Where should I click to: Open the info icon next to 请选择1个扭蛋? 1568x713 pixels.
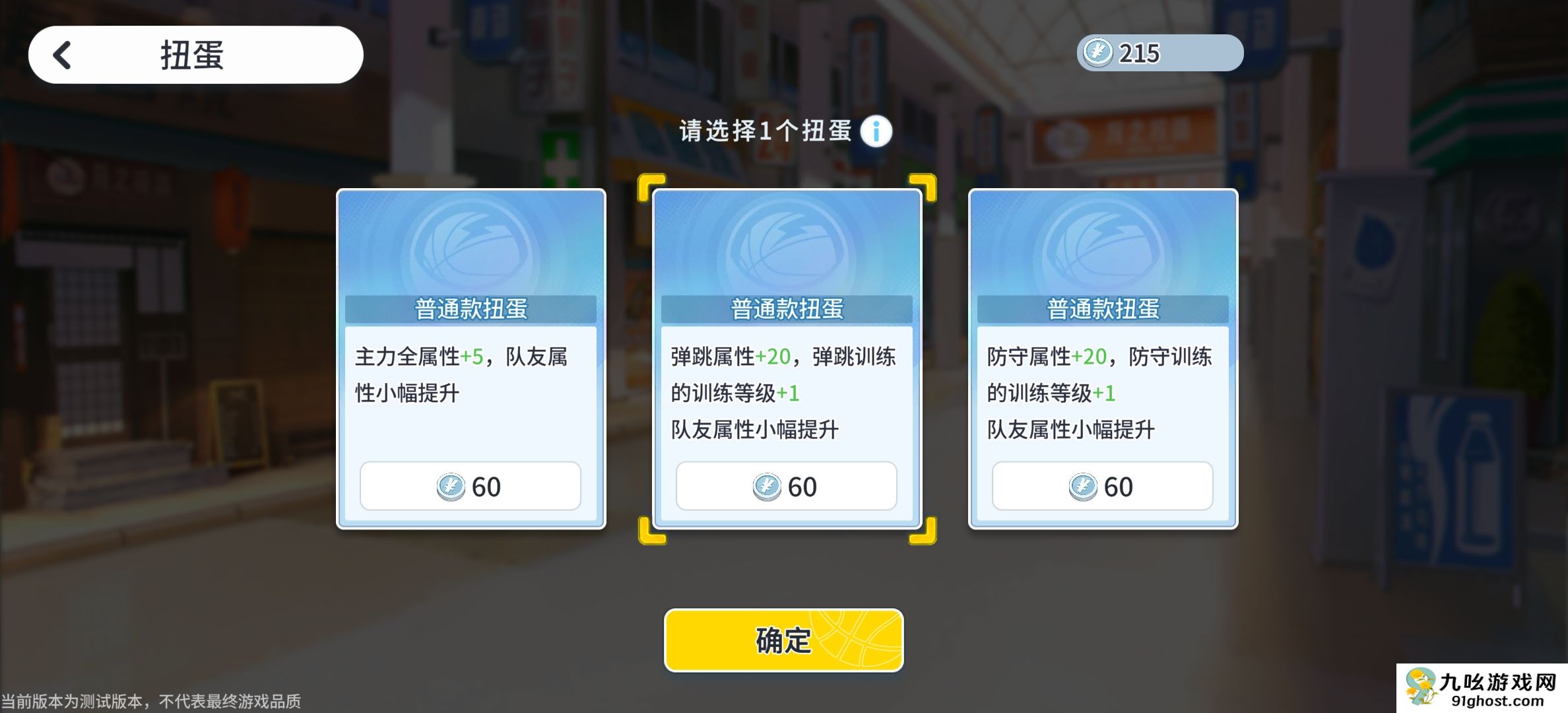(x=877, y=131)
